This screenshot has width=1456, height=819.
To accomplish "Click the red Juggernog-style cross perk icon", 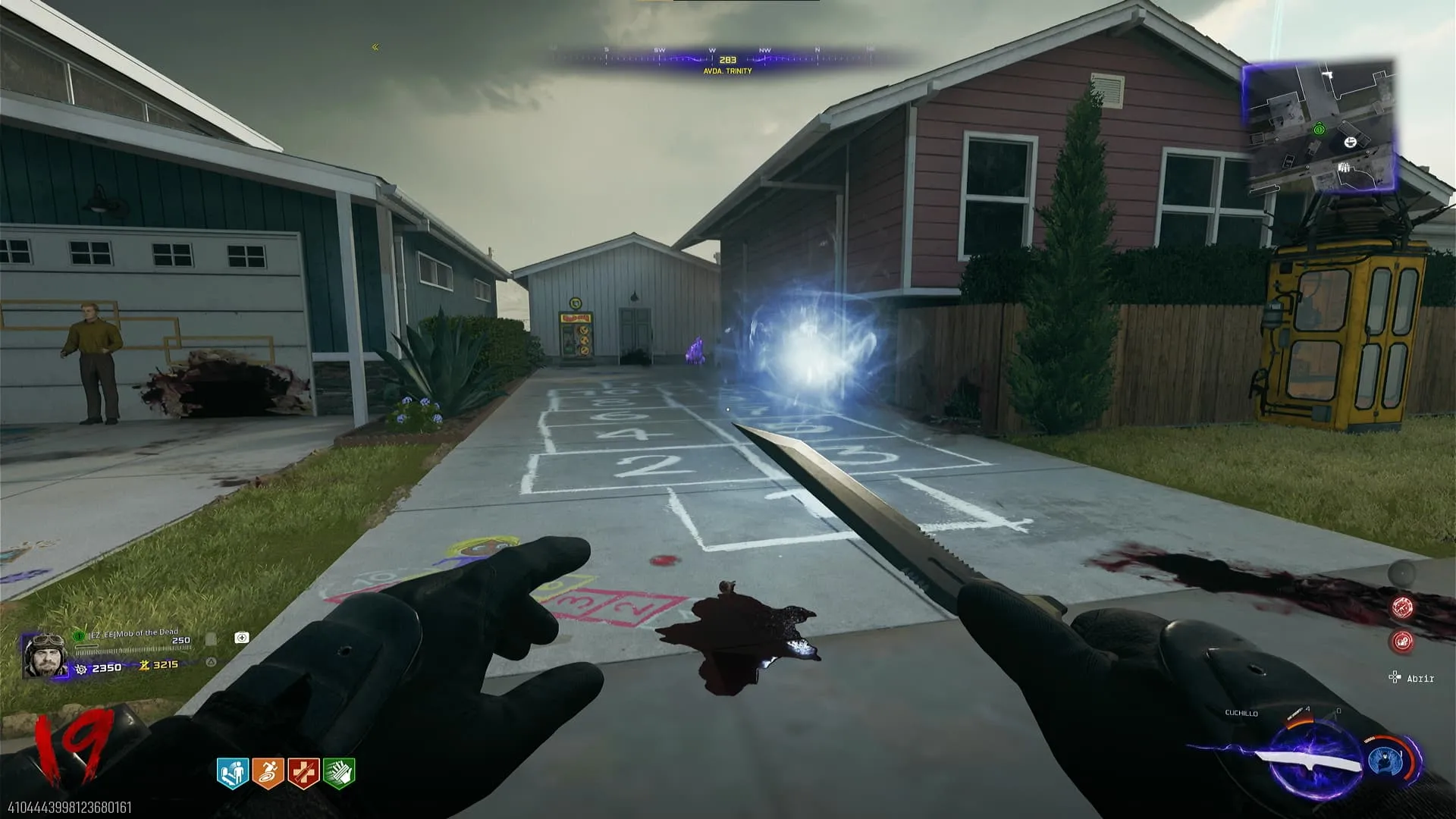I will pyautogui.click(x=303, y=773).
